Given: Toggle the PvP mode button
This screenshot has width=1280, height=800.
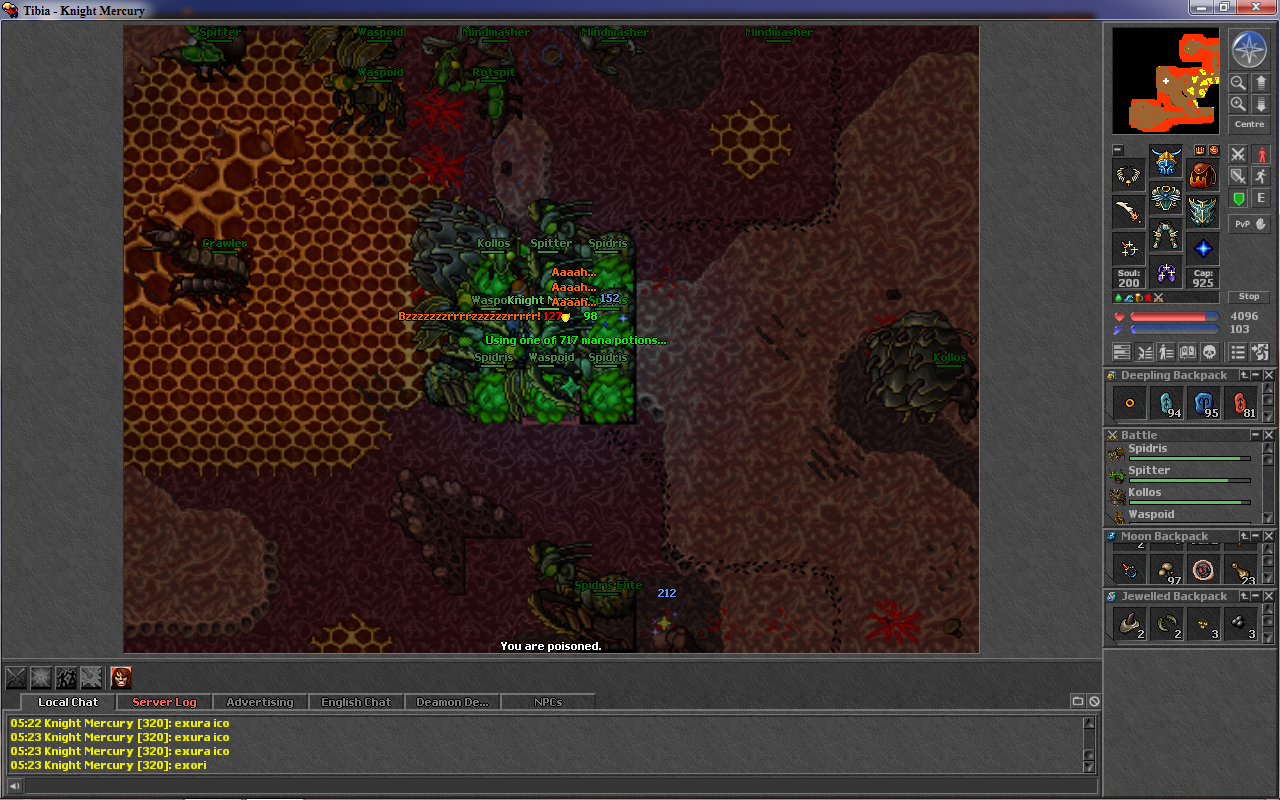Looking at the screenshot, I should coord(1249,224).
